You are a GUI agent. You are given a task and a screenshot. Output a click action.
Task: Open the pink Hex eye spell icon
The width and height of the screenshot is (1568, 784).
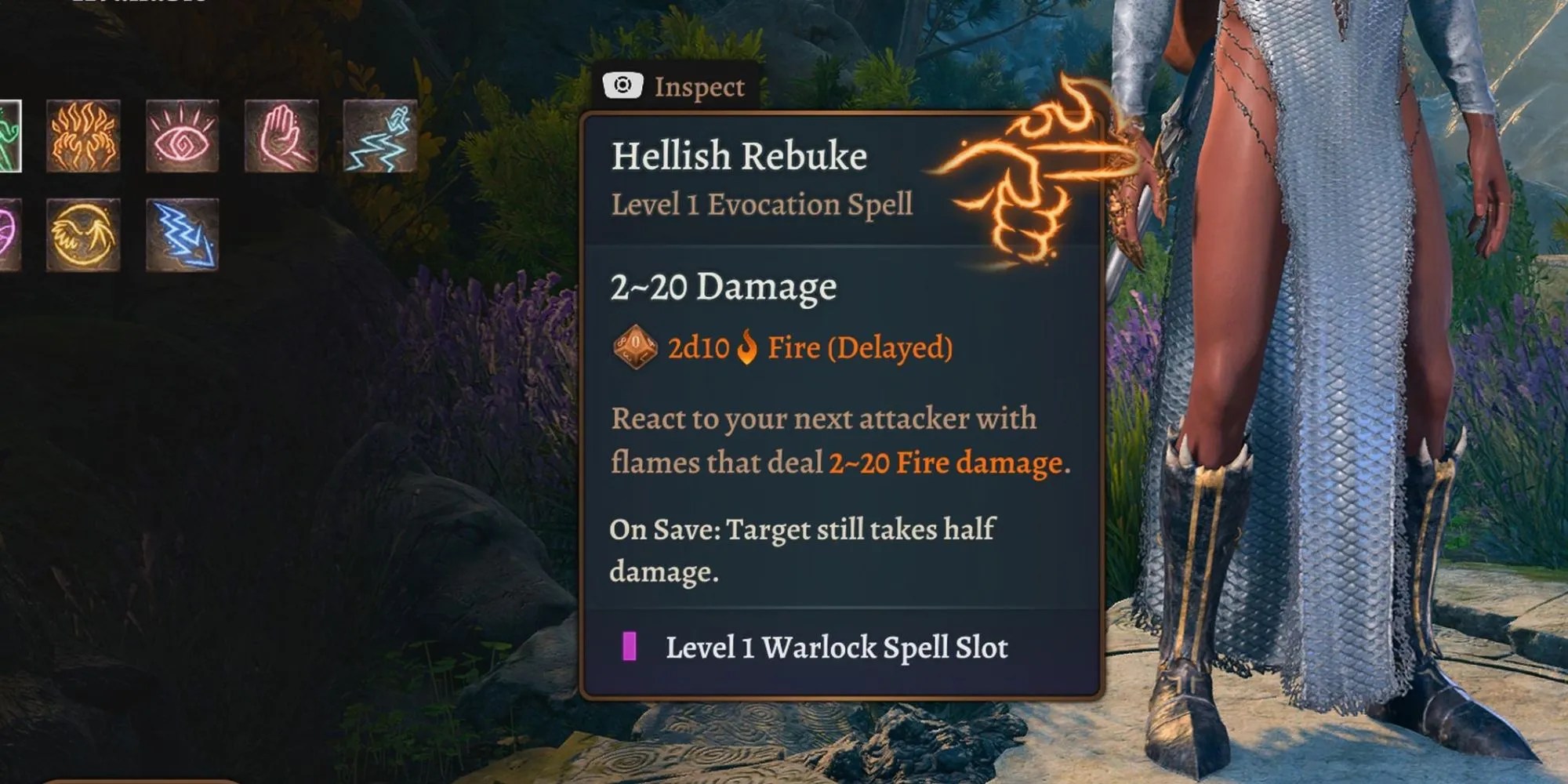coord(182,135)
